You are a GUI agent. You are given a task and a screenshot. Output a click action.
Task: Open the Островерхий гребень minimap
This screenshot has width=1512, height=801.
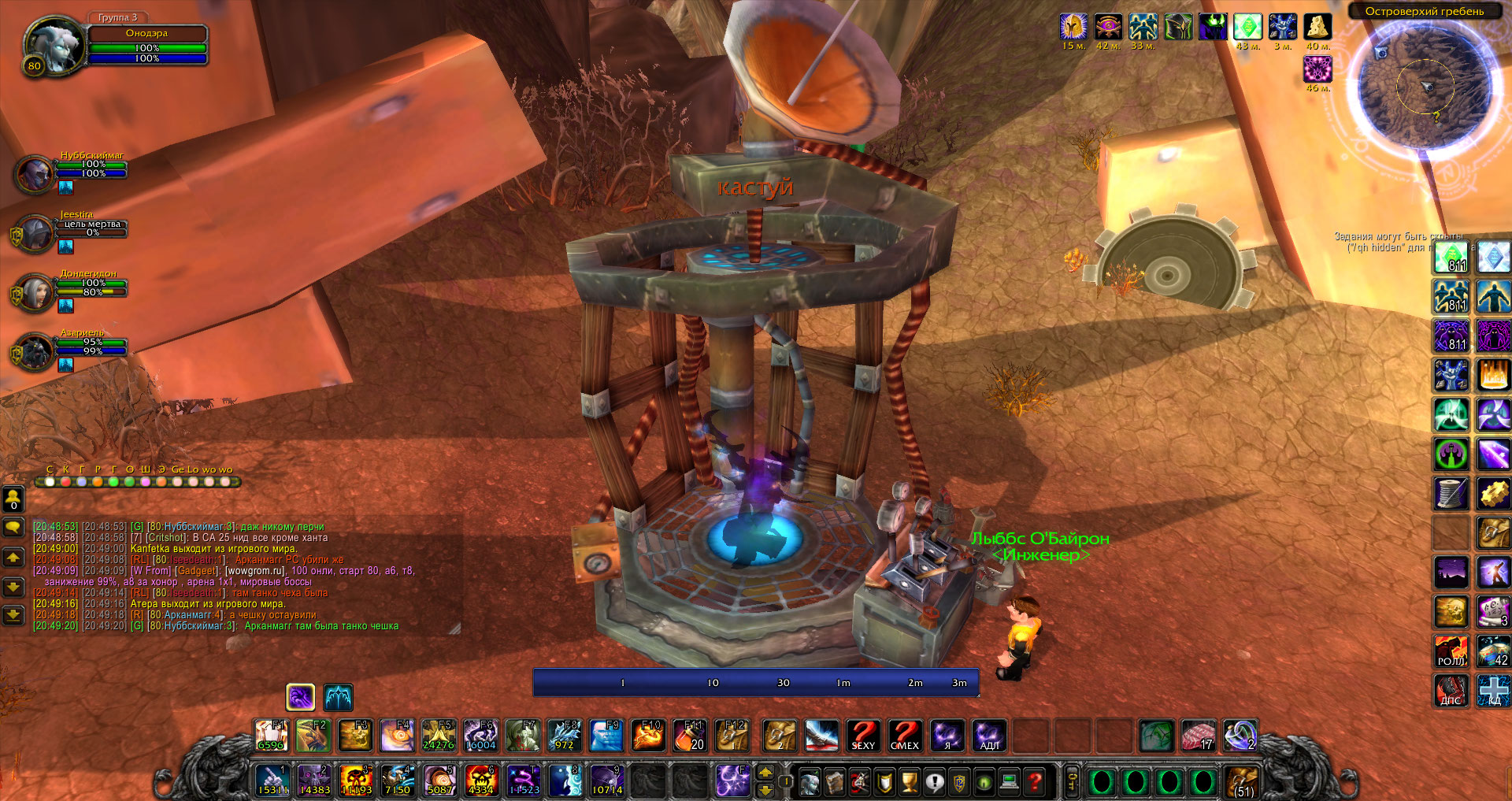coord(1424,85)
